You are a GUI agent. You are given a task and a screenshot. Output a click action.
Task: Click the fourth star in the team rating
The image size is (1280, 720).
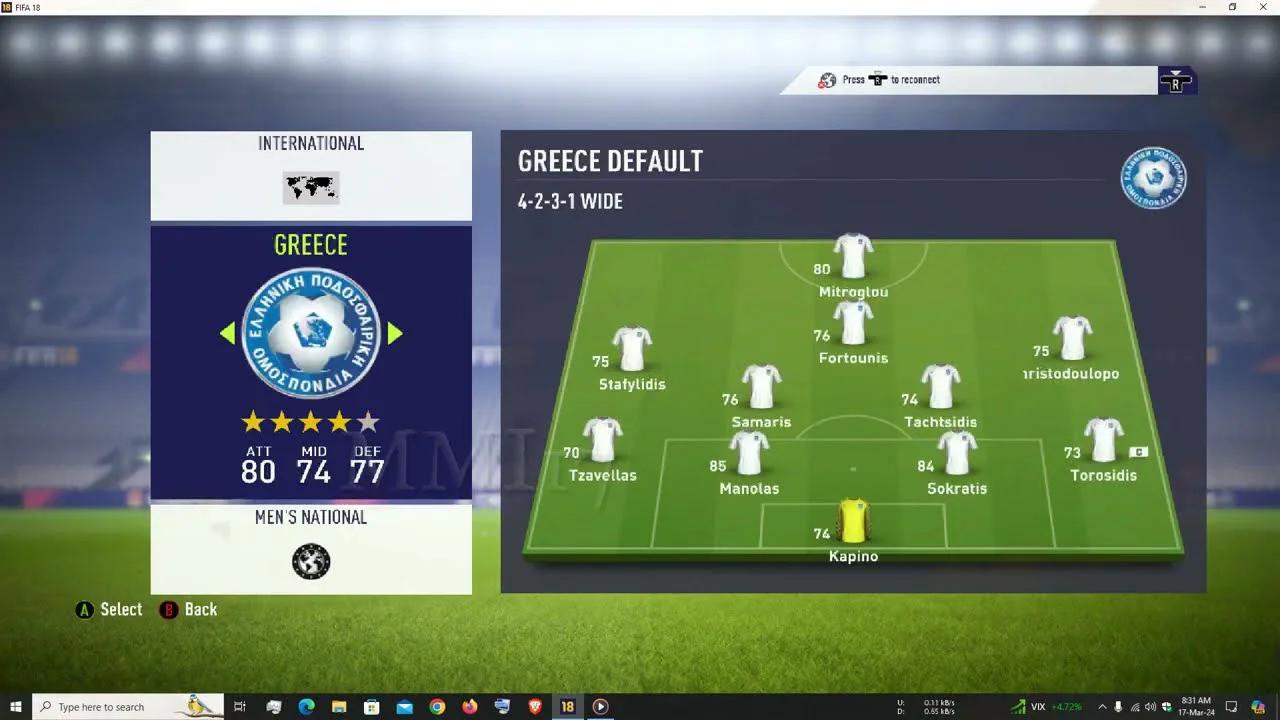coord(339,422)
